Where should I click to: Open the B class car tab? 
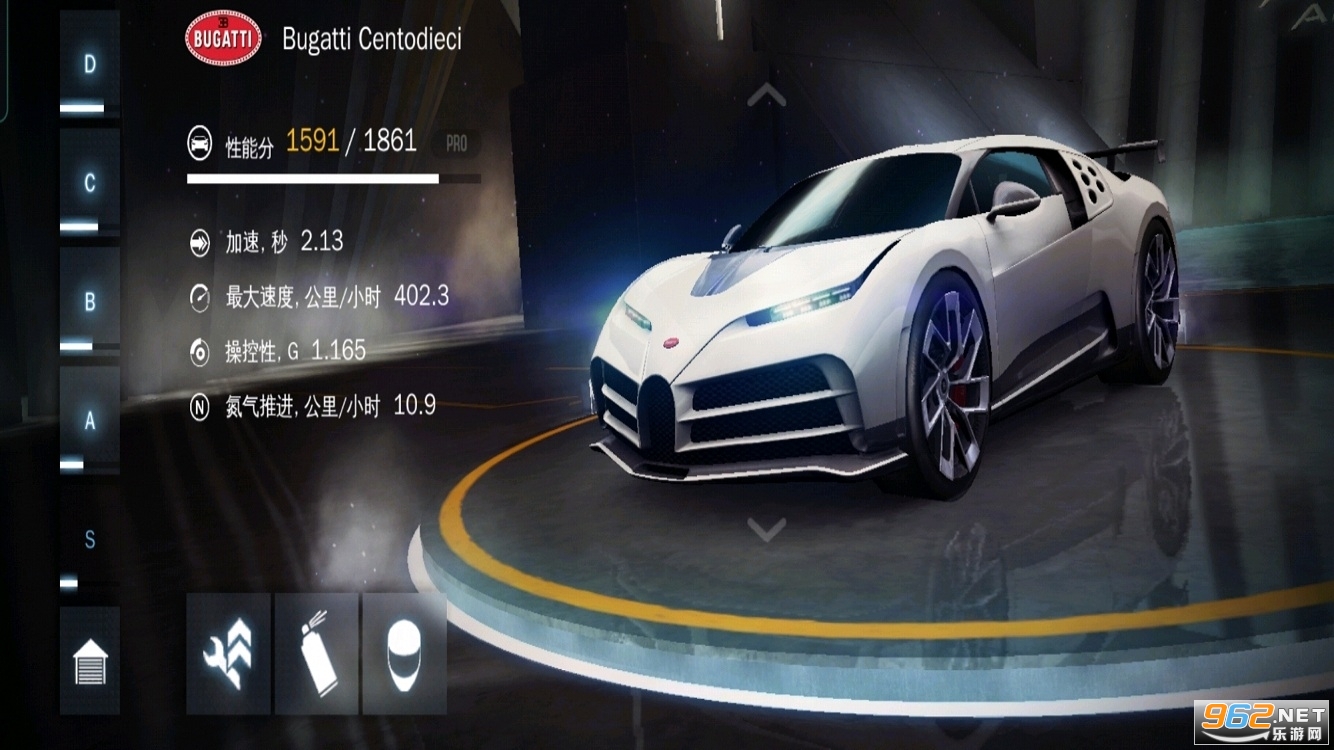point(90,303)
